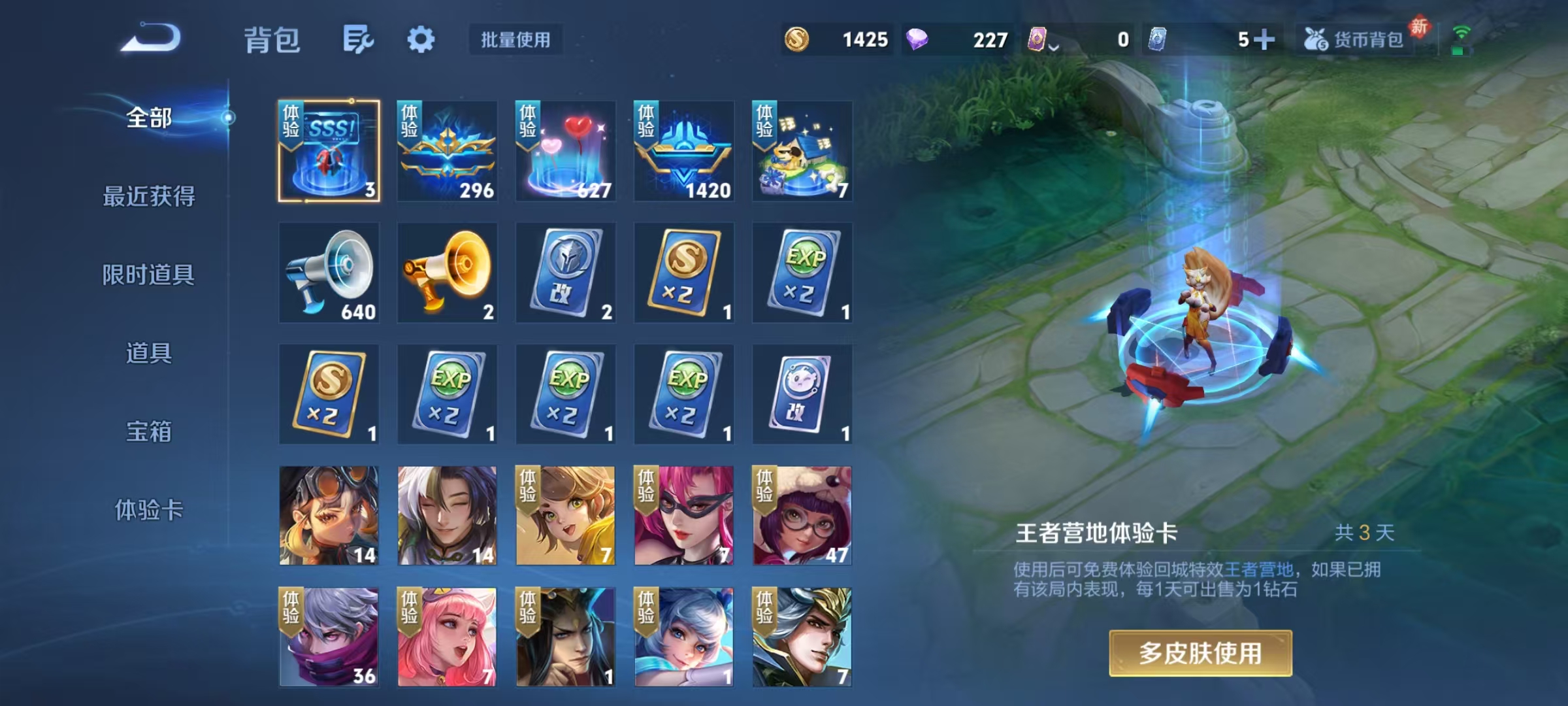
Task: Select the silver megaphone item x640
Action: pos(330,273)
